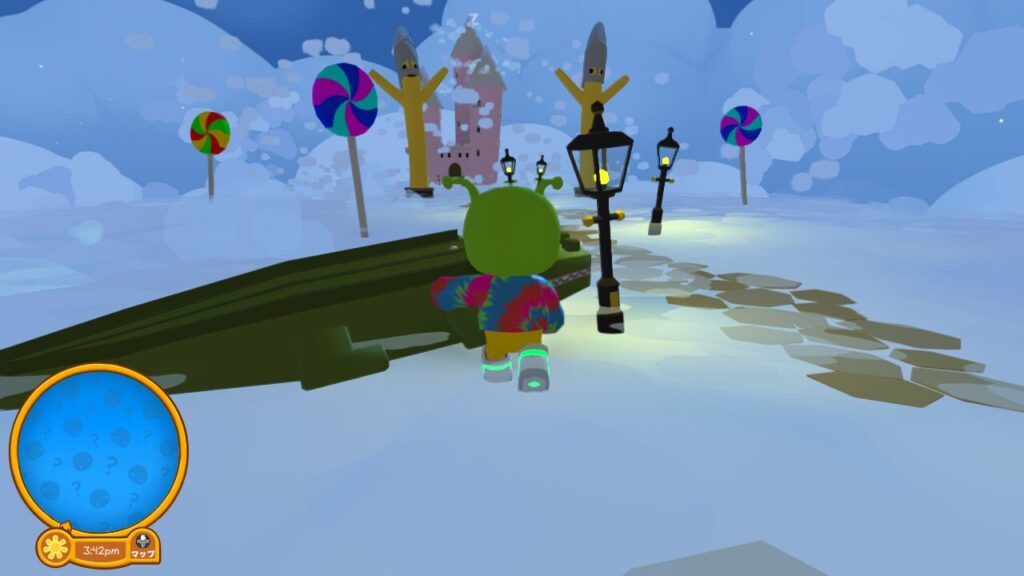
Task: Click the sun daytime icon
Action: 55,548
